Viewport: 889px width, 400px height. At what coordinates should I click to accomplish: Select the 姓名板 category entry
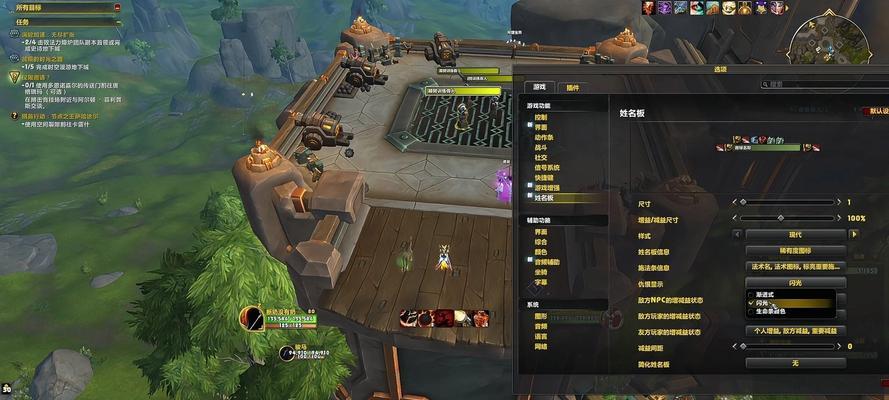[x=544, y=198]
